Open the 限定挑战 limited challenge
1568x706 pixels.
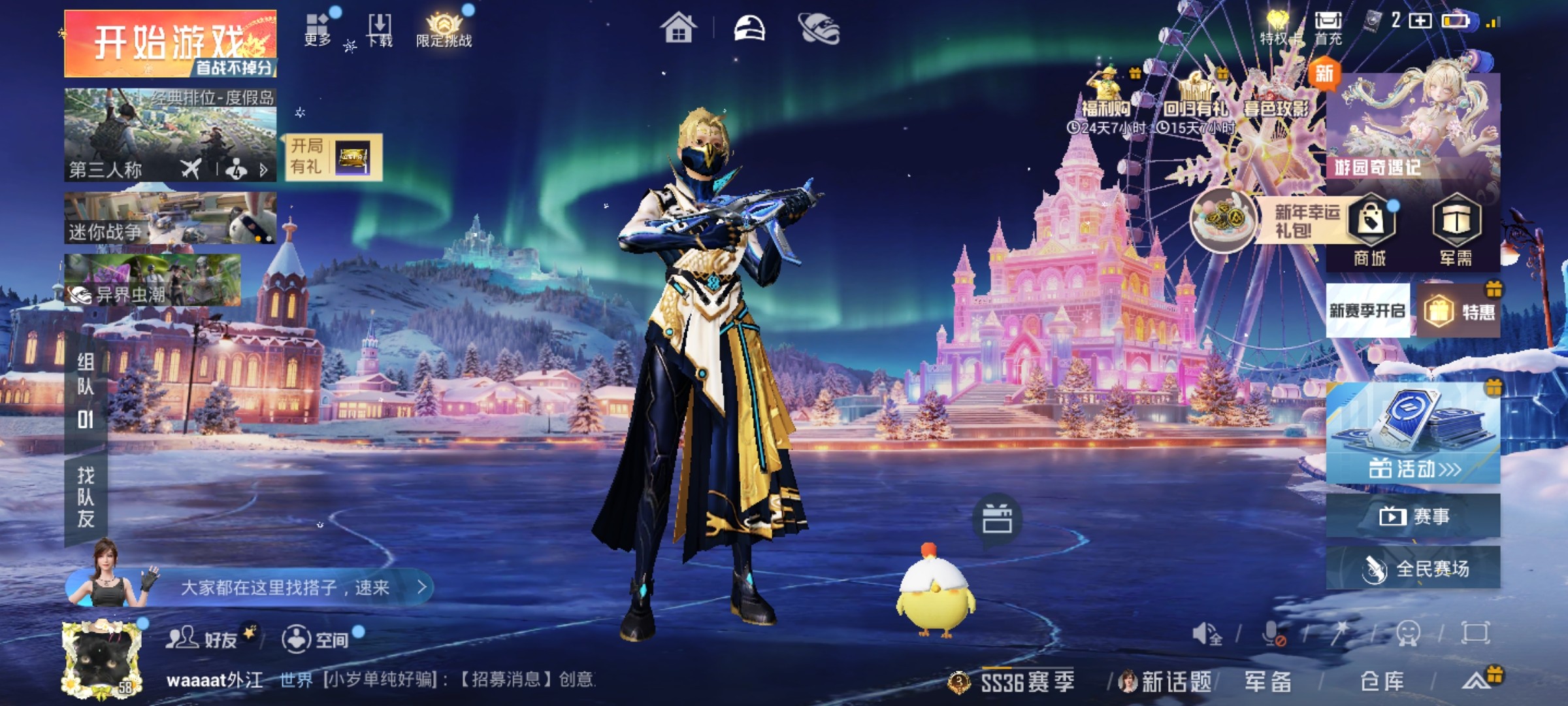tap(444, 30)
